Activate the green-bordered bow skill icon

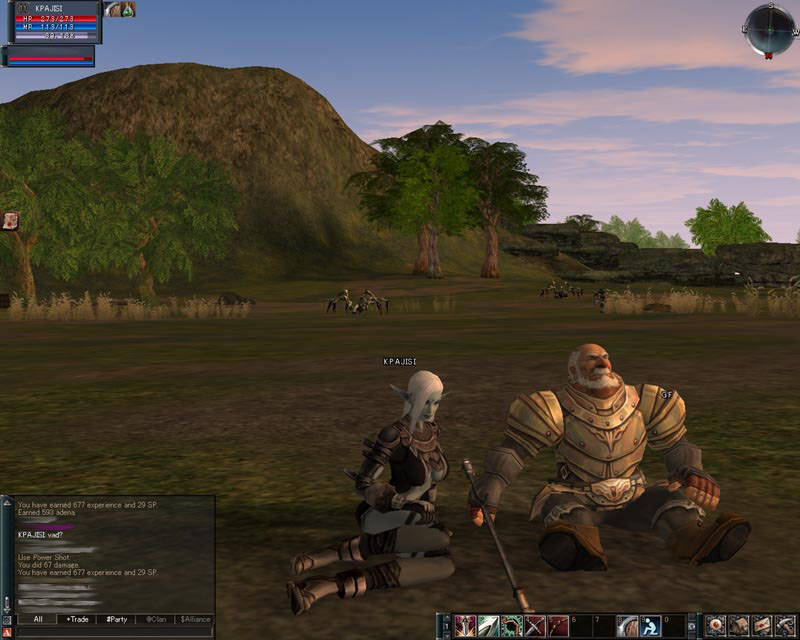click(x=511, y=626)
